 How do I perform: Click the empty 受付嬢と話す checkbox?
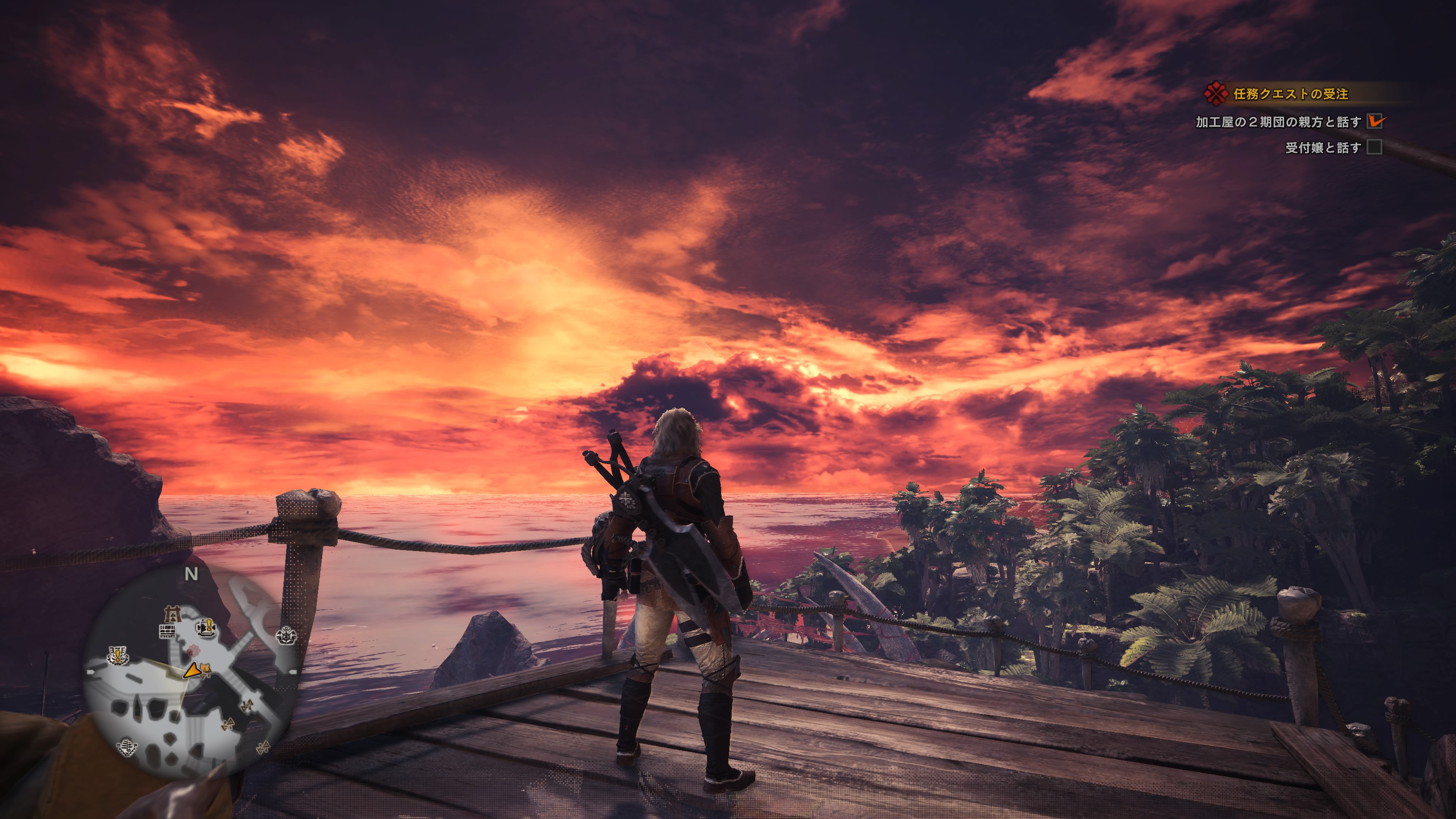(x=1374, y=147)
